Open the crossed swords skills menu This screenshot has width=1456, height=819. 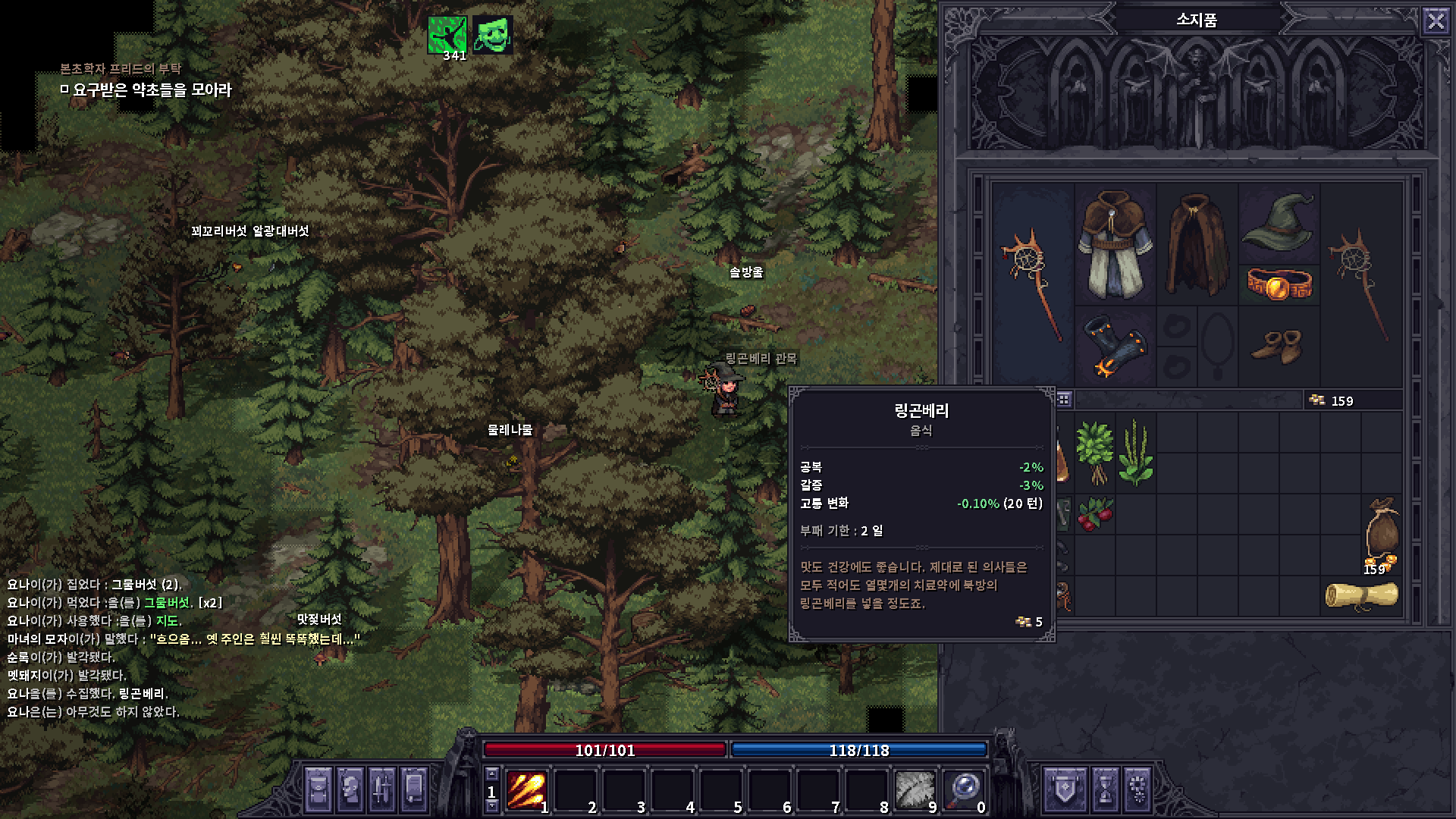coord(382,789)
